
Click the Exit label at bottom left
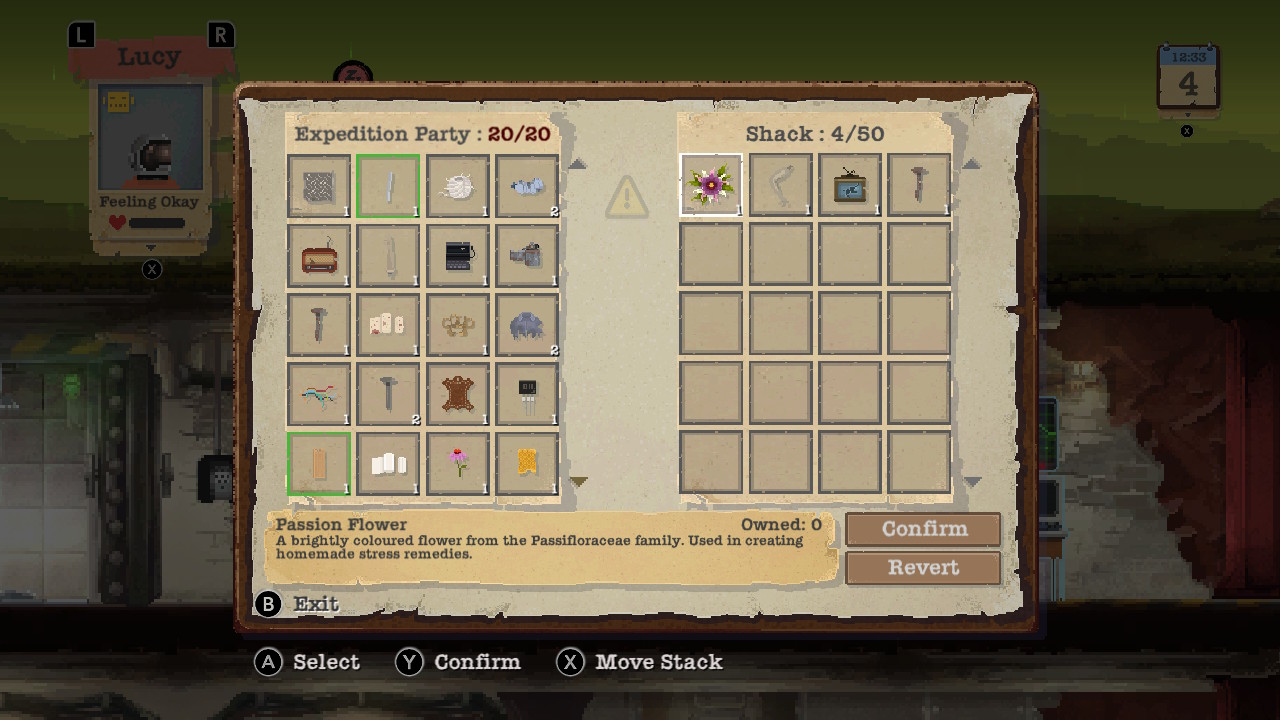pyautogui.click(x=316, y=604)
